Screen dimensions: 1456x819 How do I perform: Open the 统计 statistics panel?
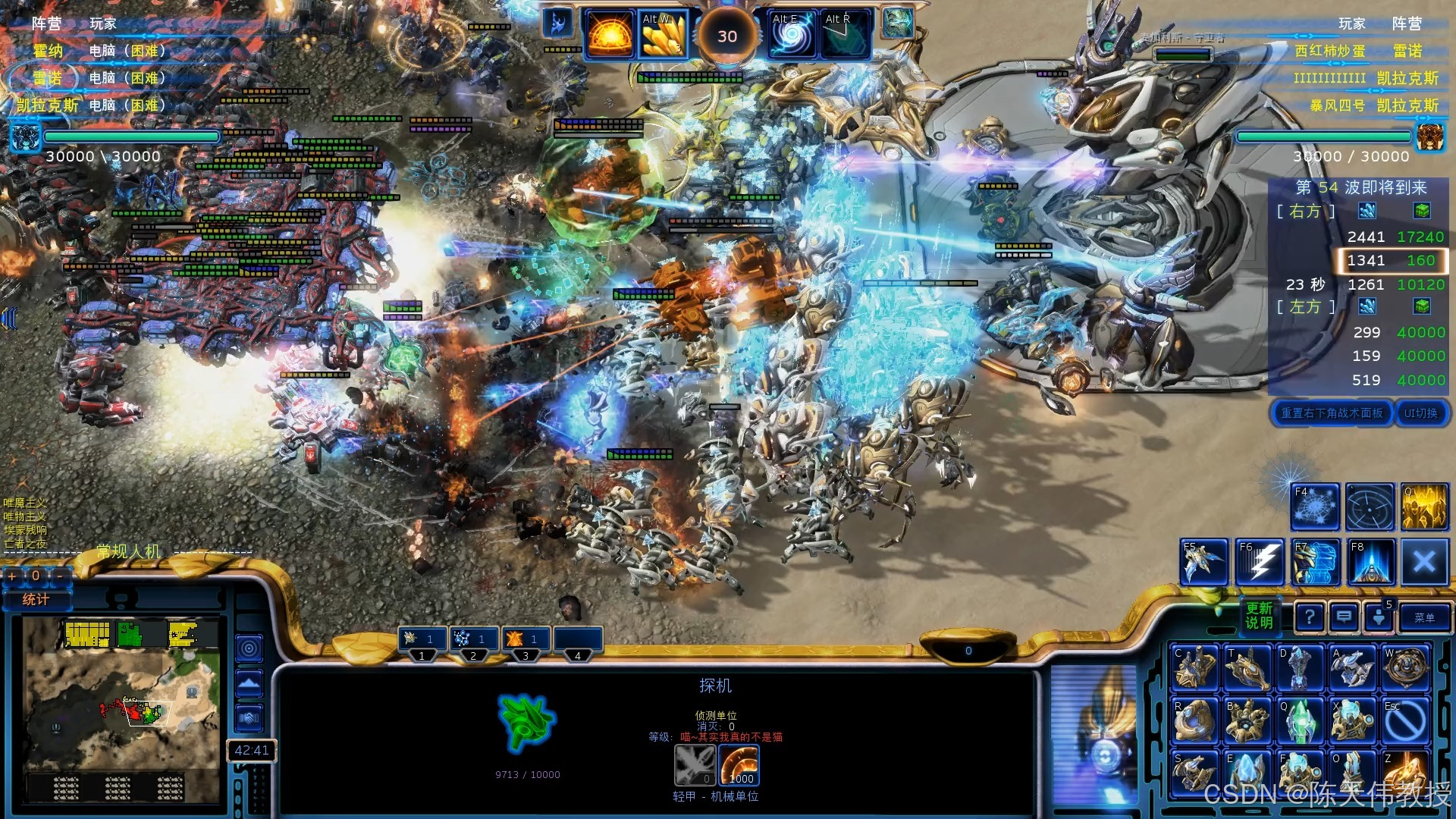(36, 600)
